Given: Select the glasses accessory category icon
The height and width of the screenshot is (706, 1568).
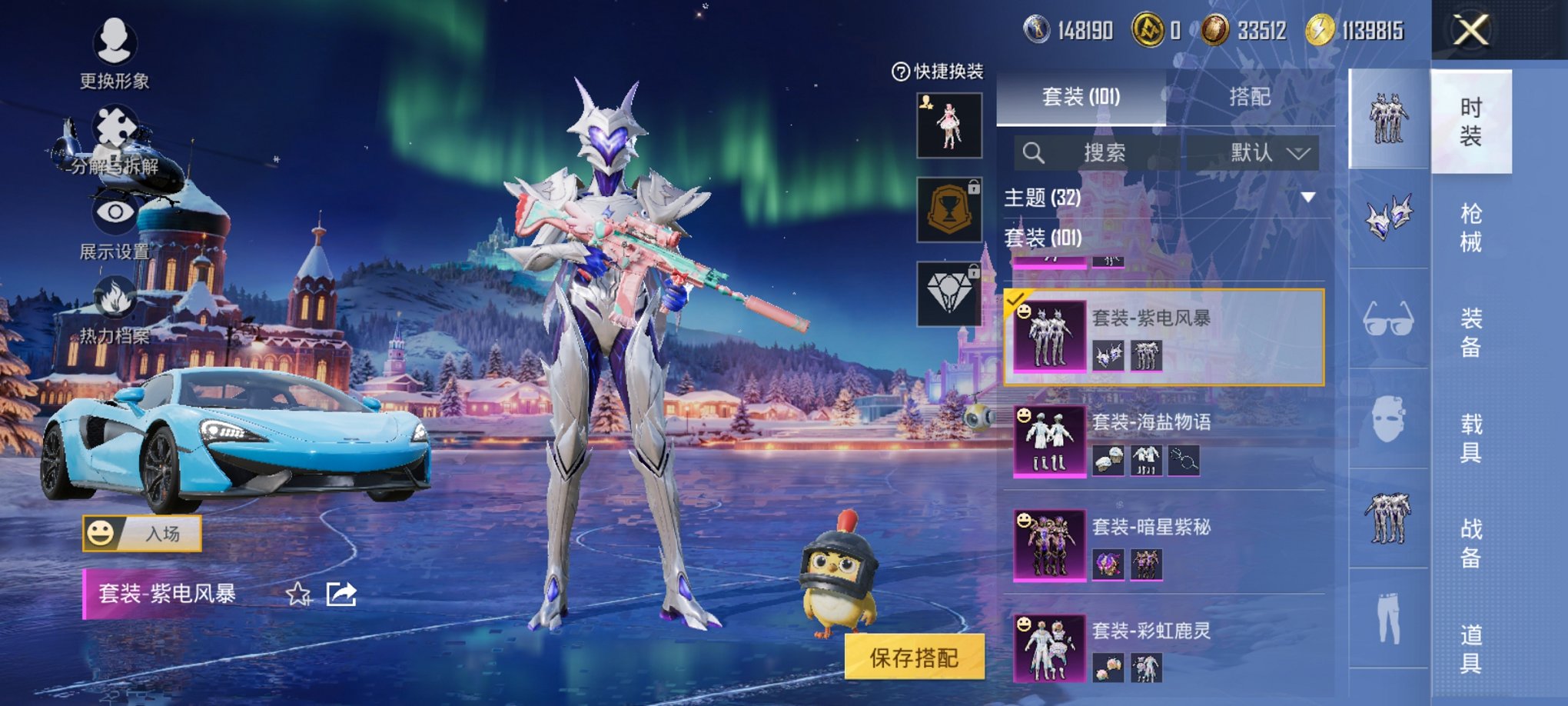Looking at the screenshot, I should point(1388,318).
